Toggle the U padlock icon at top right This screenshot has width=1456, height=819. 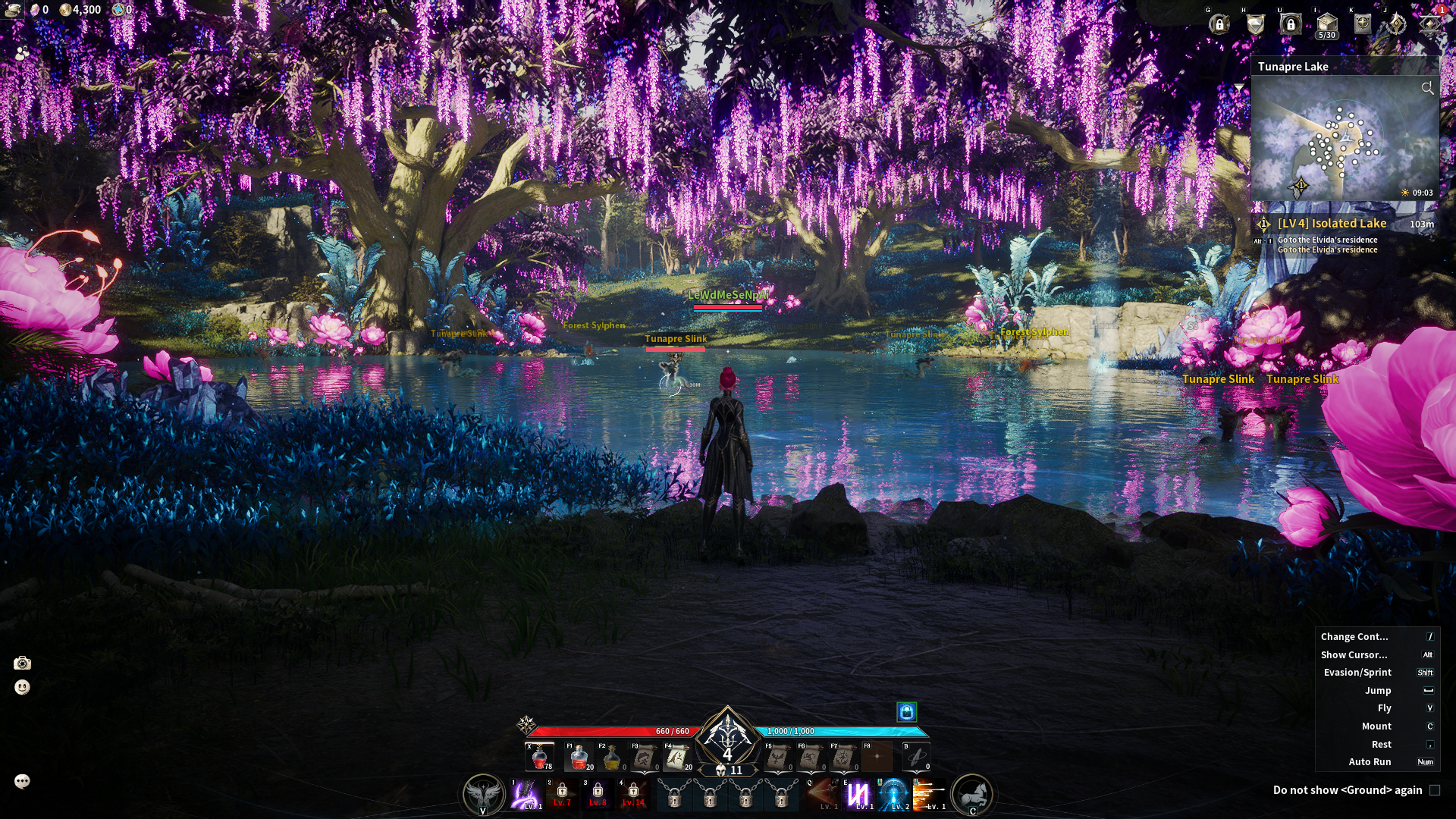[1291, 23]
